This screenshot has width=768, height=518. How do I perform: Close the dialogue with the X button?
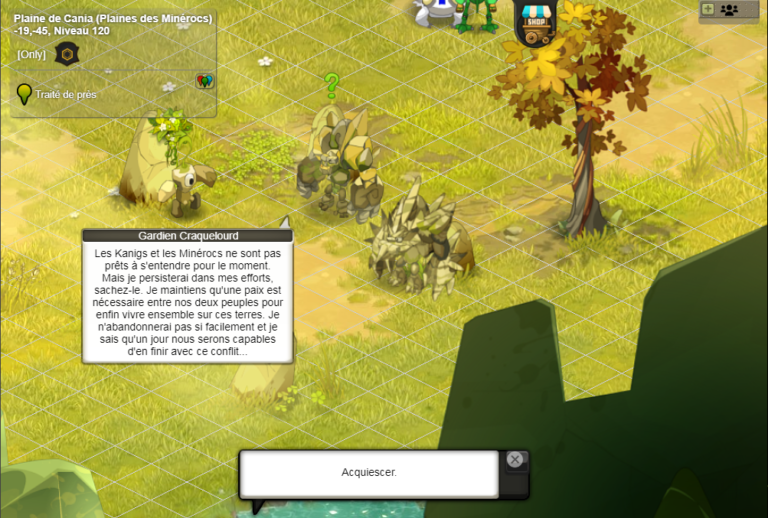click(514, 460)
